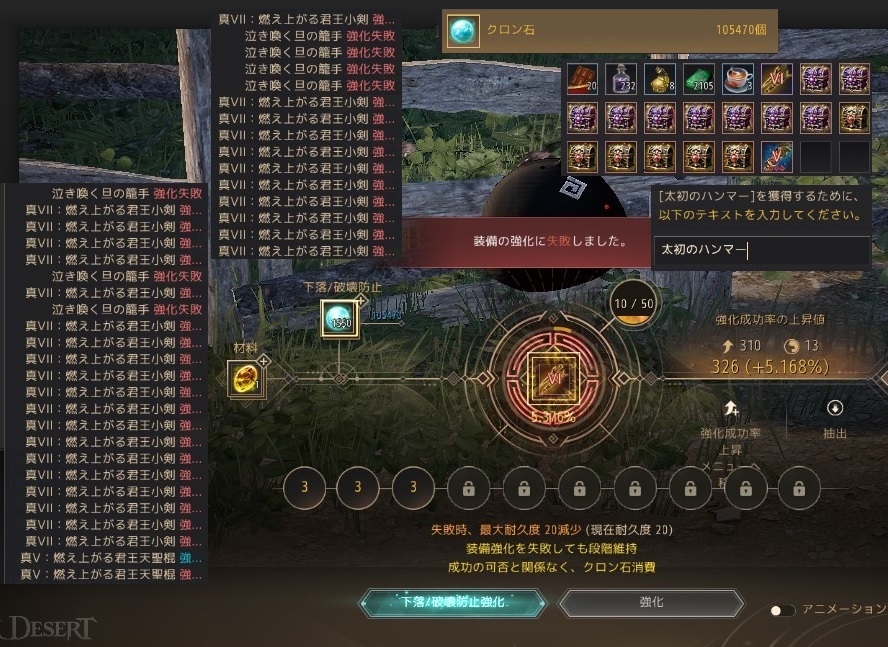This screenshot has height=647, width=888.
Task: Choose the purple potion bottle with 232
Action: tap(621, 79)
